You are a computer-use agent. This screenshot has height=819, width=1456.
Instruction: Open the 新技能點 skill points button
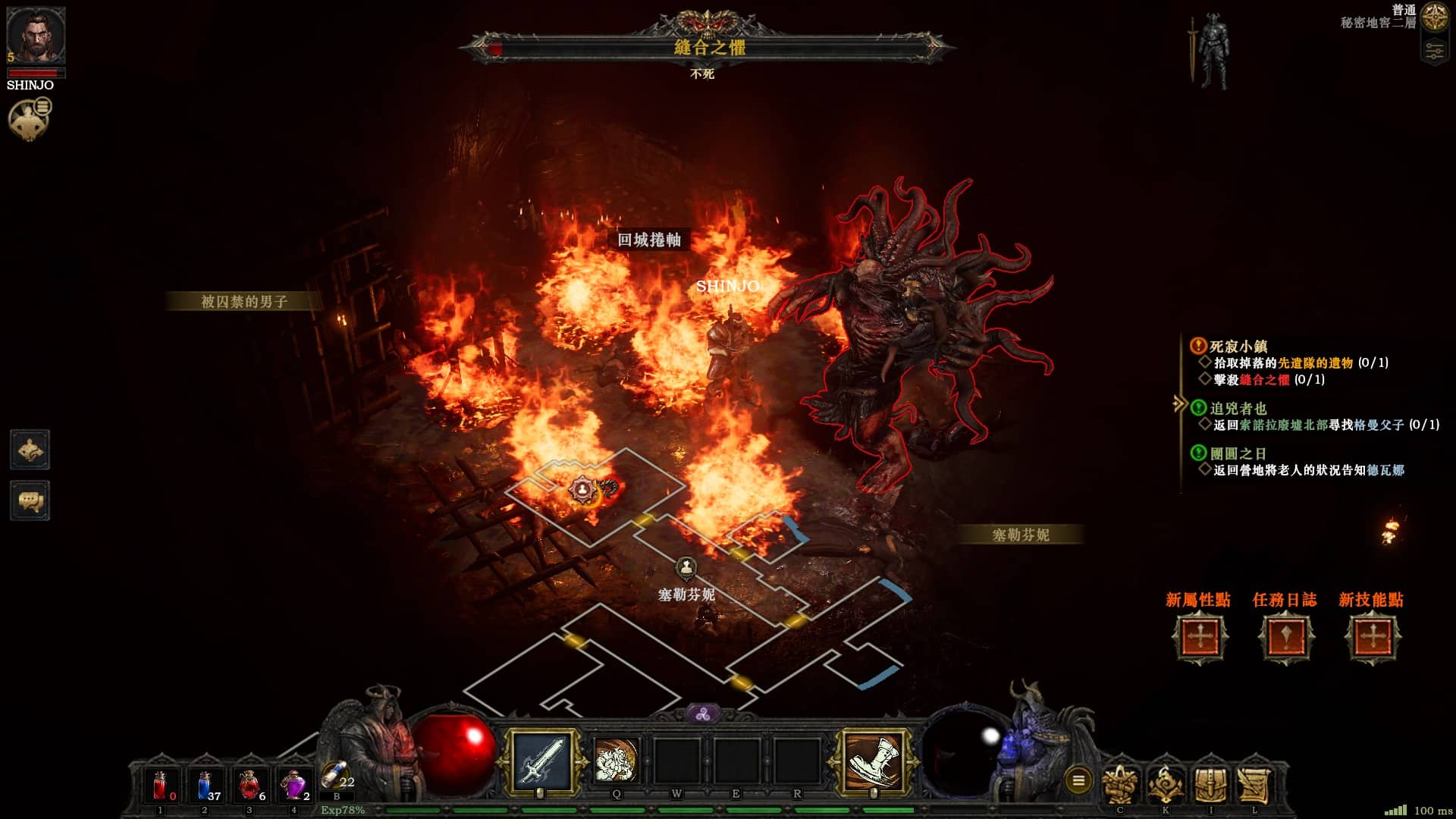(1372, 637)
